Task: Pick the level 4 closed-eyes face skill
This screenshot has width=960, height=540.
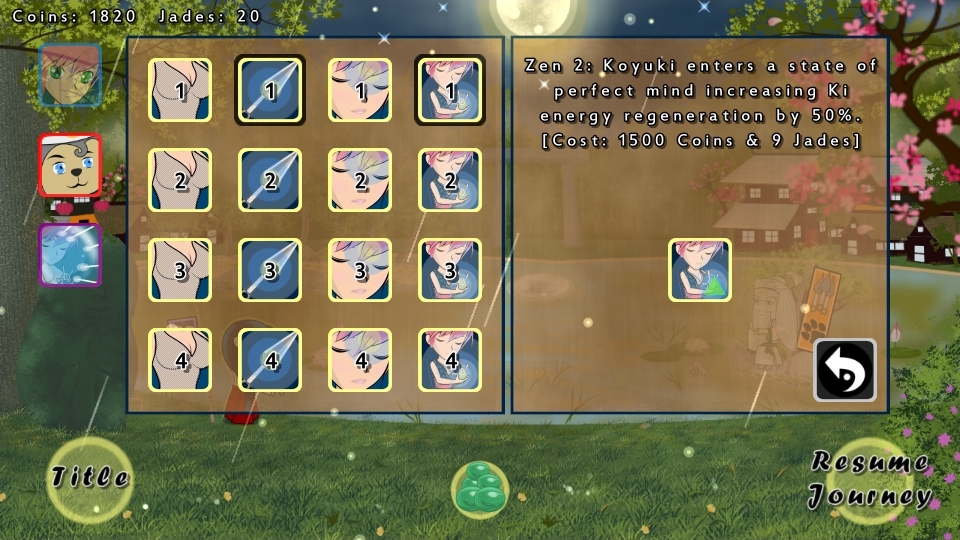Action: pyautogui.click(x=360, y=360)
